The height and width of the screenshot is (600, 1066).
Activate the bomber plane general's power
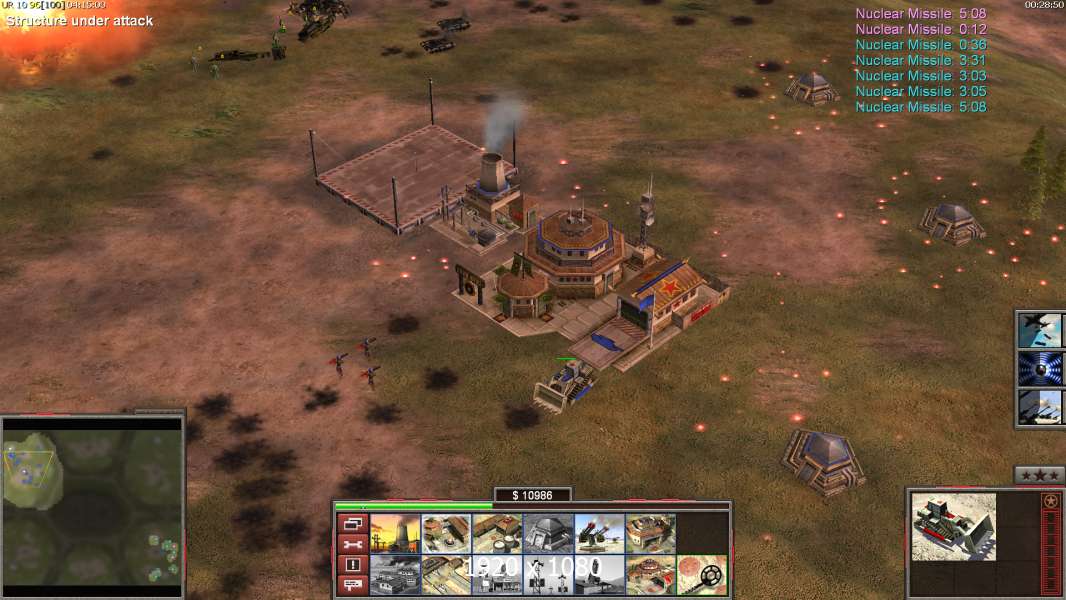click(1041, 329)
